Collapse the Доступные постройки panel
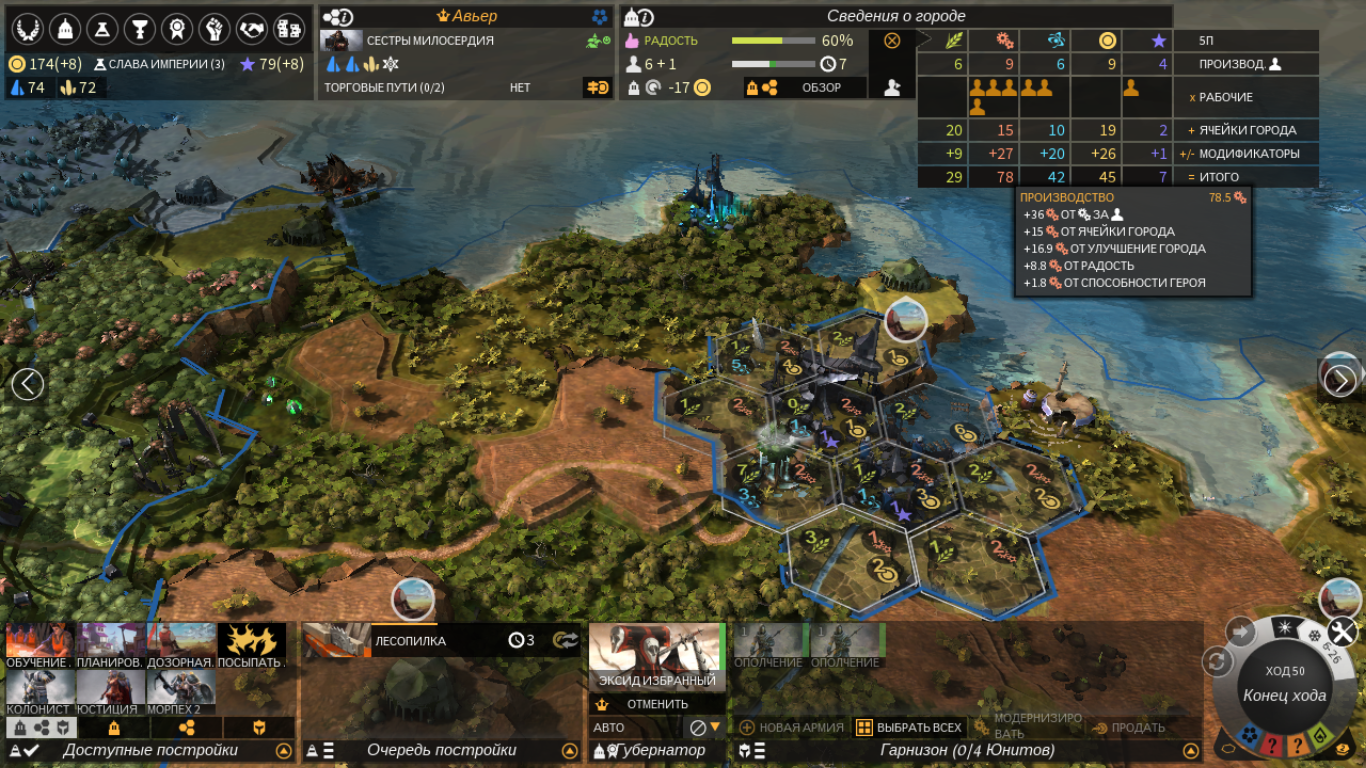 tap(283, 751)
